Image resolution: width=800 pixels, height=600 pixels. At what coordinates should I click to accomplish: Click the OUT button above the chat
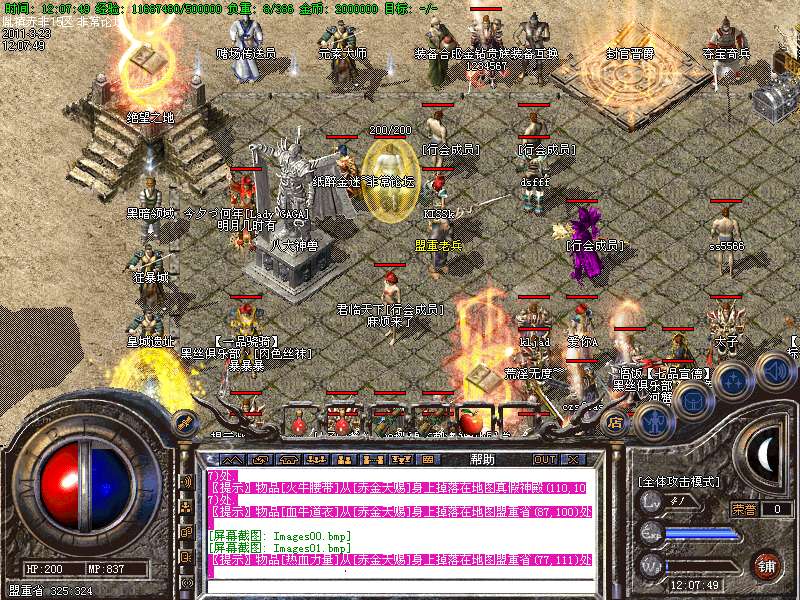(x=545, y=459)
